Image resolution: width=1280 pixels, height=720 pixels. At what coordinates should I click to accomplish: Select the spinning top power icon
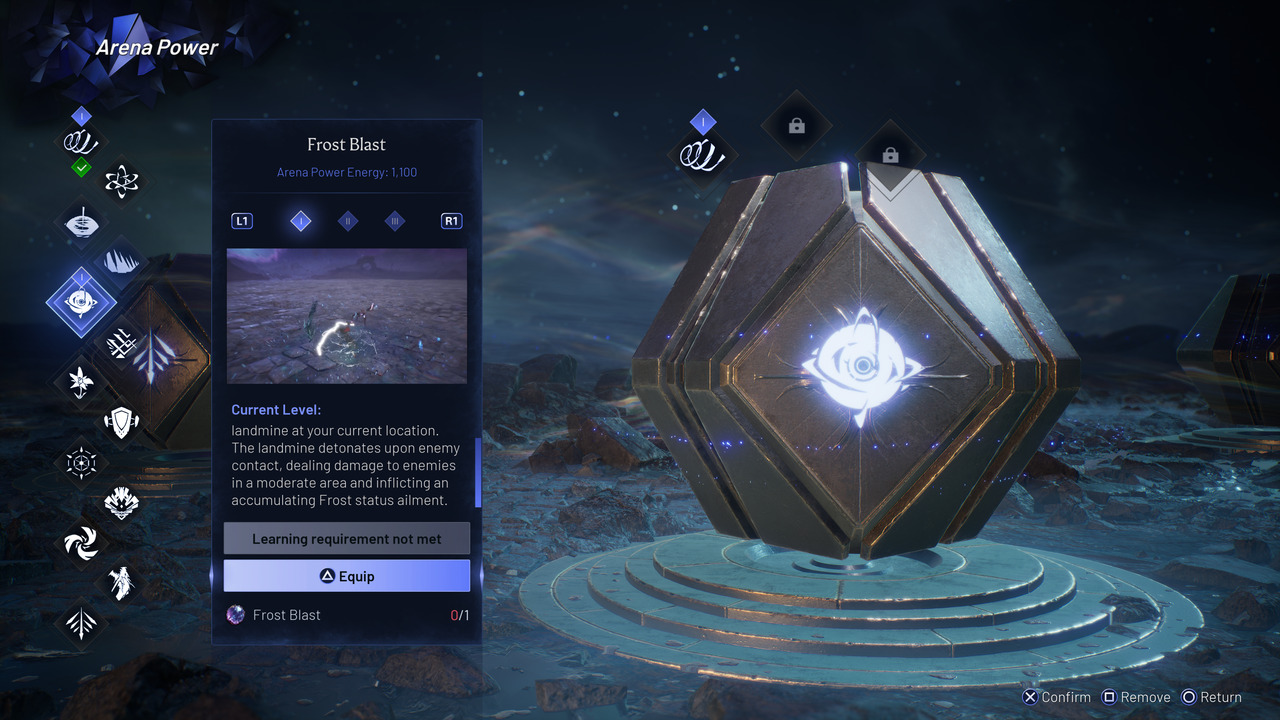click(81, 223)
